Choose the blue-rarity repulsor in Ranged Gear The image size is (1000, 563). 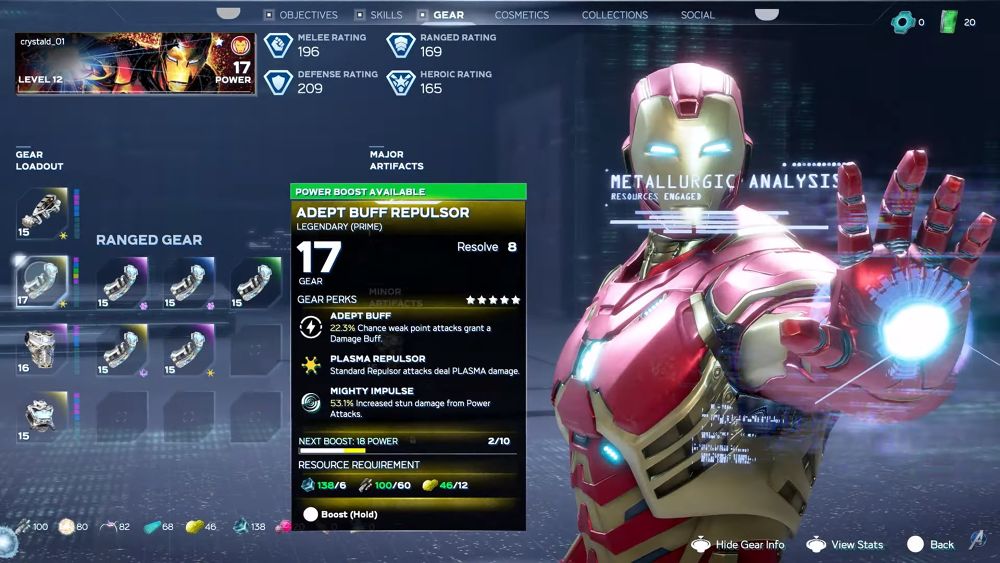(189, 281)
